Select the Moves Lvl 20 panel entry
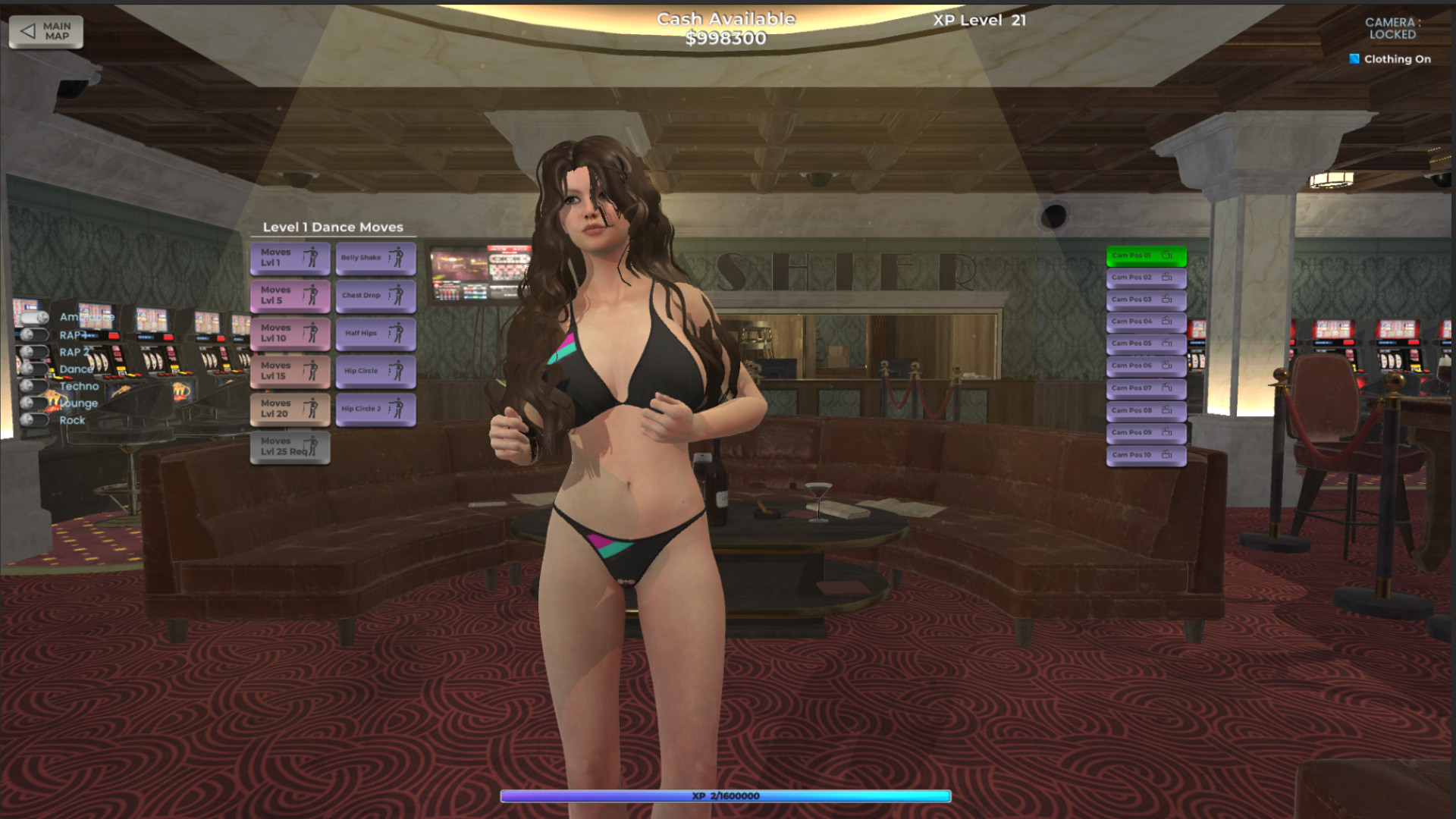 [x=290, y=409]
